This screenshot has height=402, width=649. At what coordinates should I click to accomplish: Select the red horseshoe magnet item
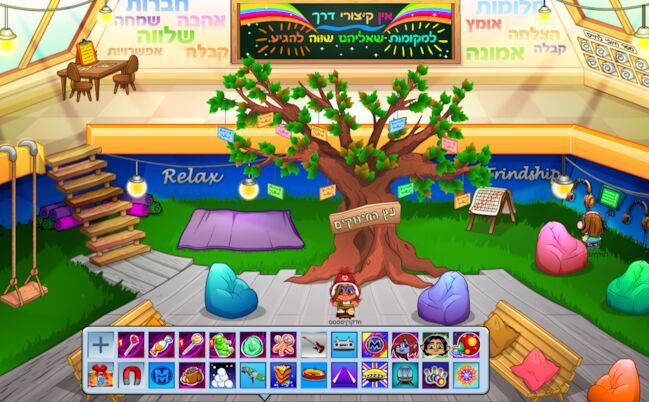coord(131,375)
